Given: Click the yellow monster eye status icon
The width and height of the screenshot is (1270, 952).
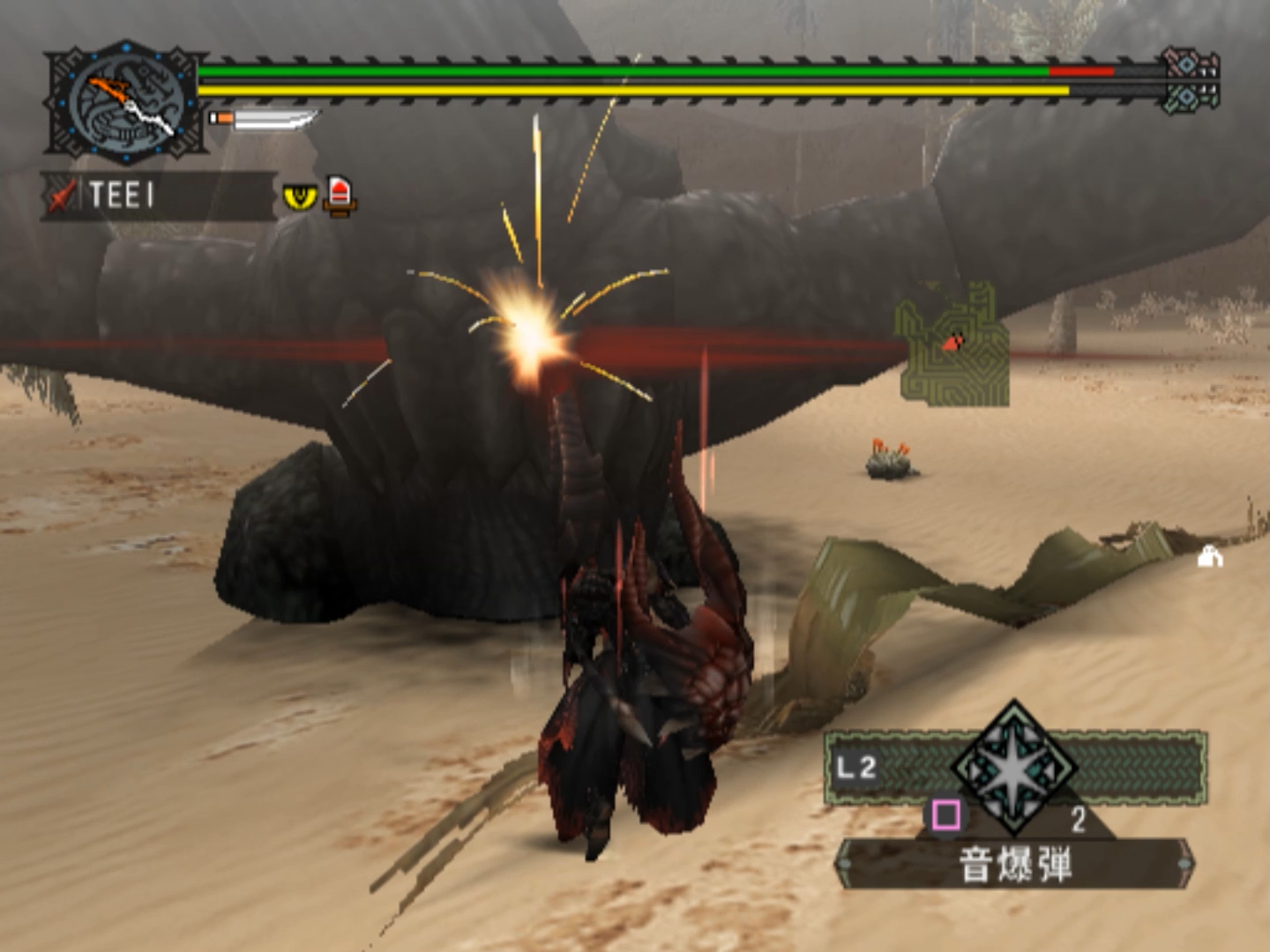Looking at the screenshot, I should (x=300, y=197).
